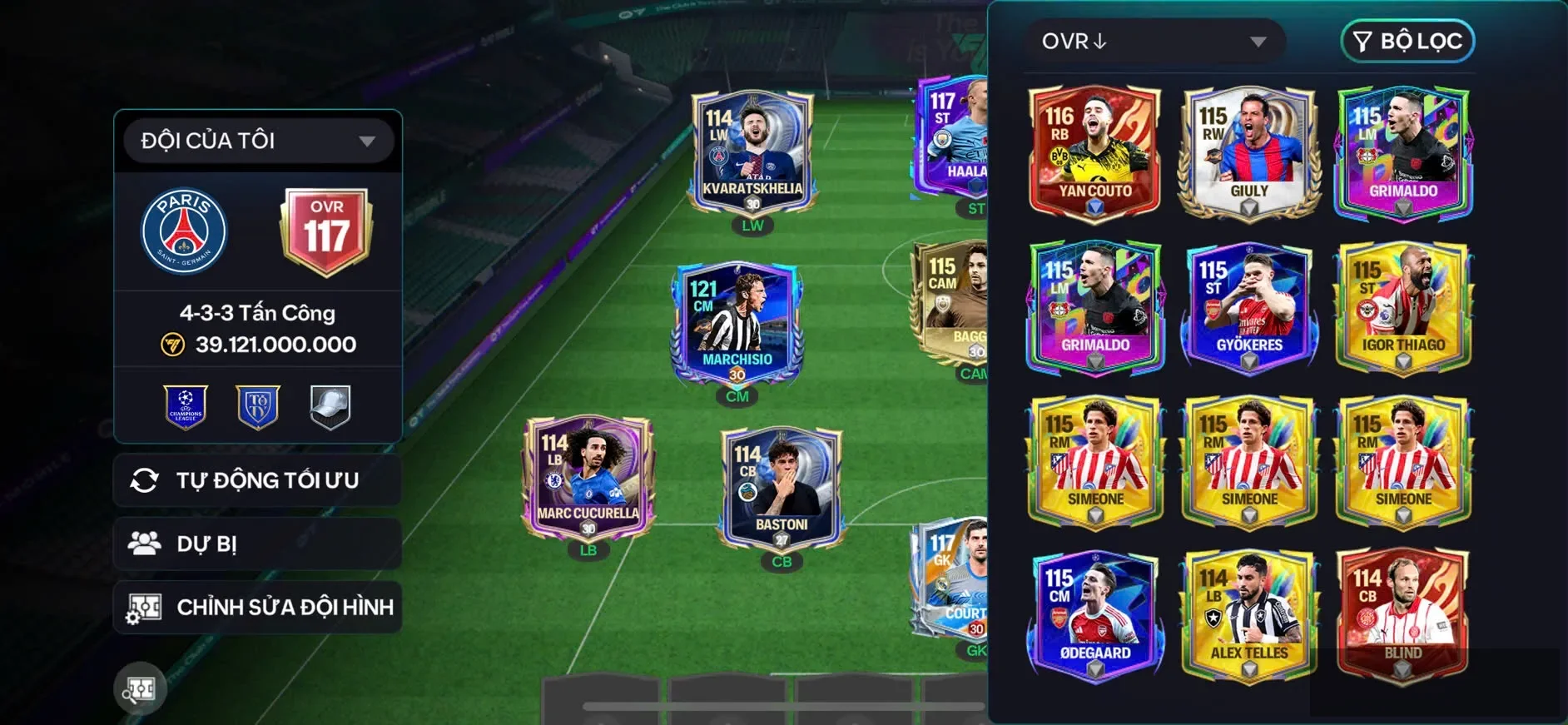Open the BỘ LỌC filter
The width and height of the screenshot is (1568, 725).
click(x=1407, y=42)
